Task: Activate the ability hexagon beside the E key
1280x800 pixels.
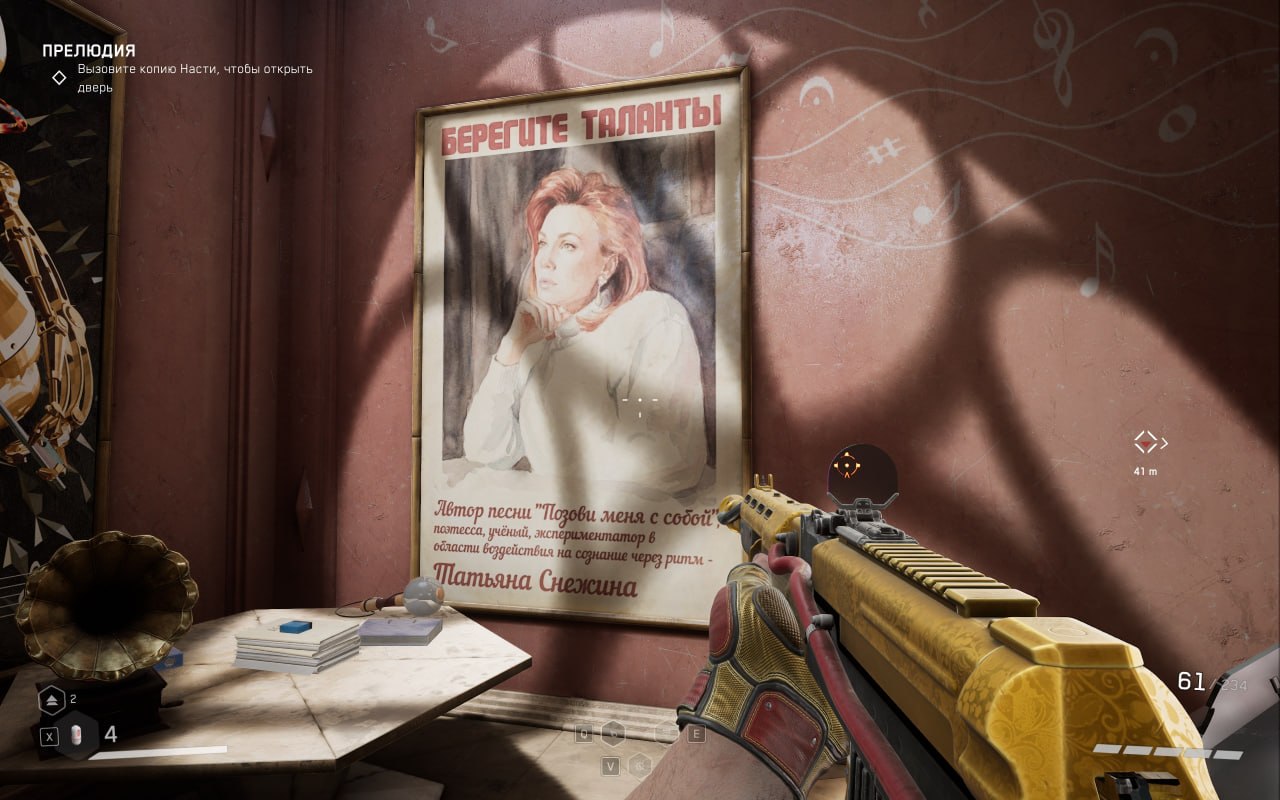Action: click(667, 734)
